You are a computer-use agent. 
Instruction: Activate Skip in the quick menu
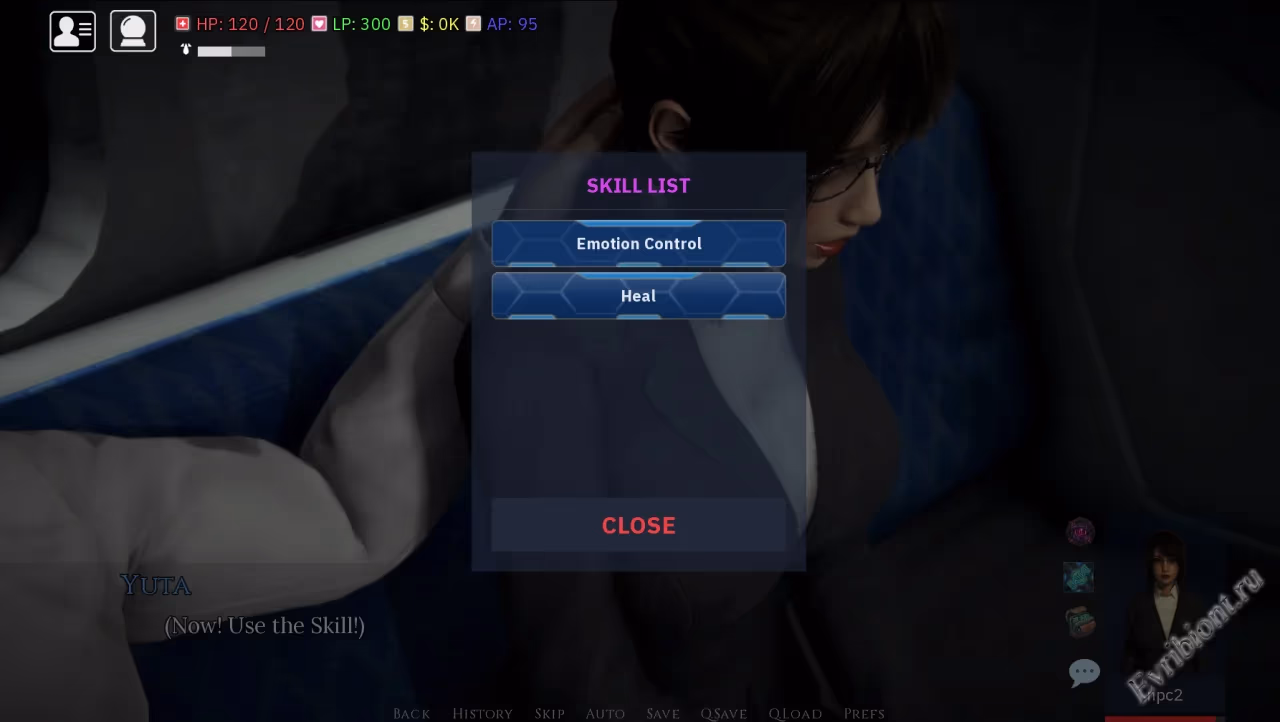click(x=549, y=713)
